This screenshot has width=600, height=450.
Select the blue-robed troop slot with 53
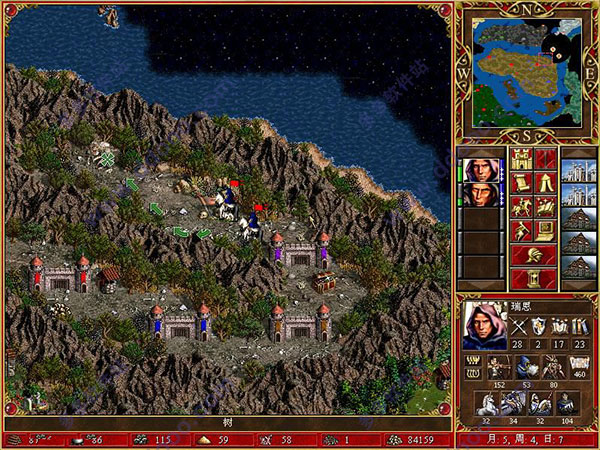tap(525, 365)
